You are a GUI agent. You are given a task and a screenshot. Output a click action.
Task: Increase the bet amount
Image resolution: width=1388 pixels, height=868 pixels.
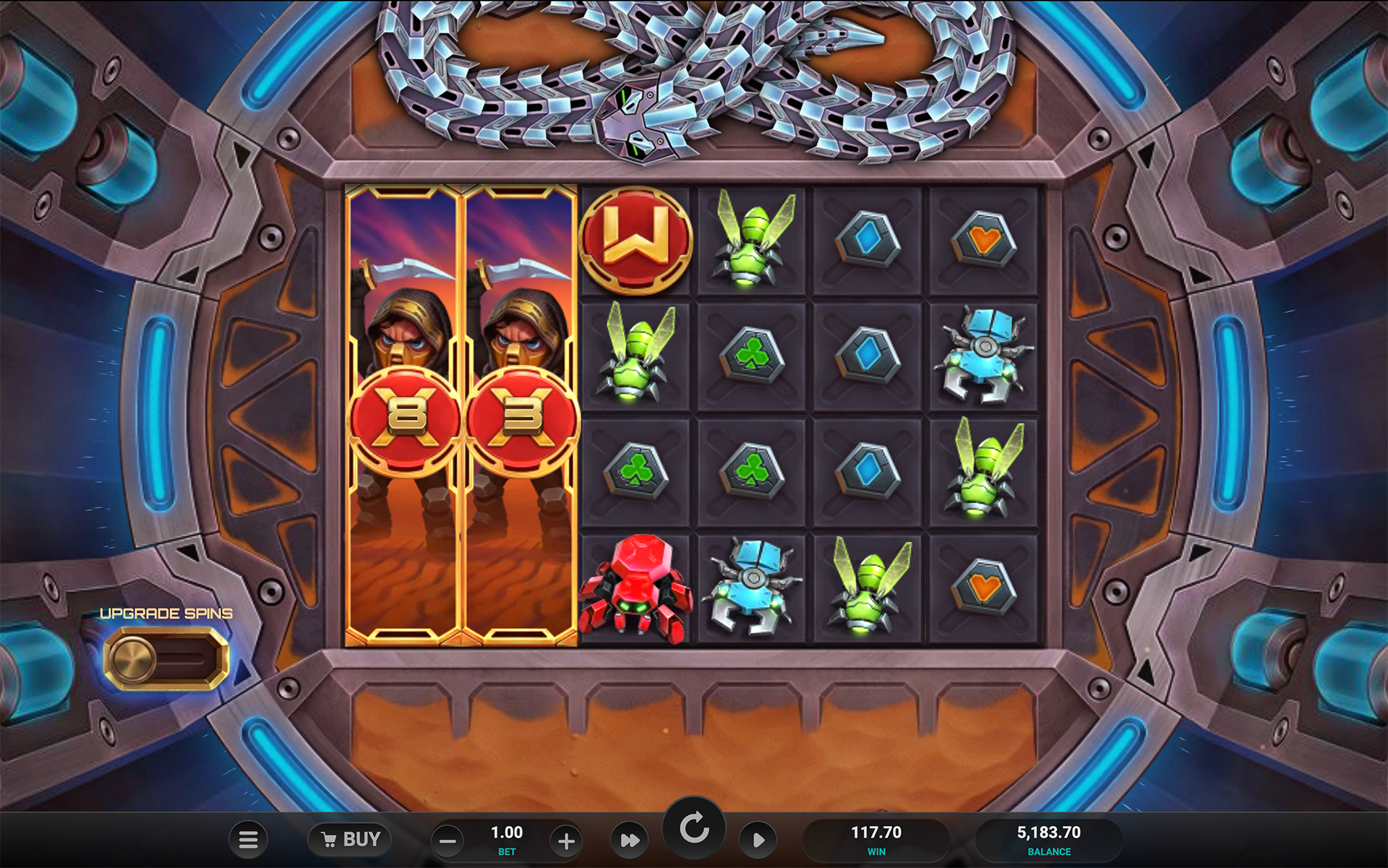[x=567, y=841]
